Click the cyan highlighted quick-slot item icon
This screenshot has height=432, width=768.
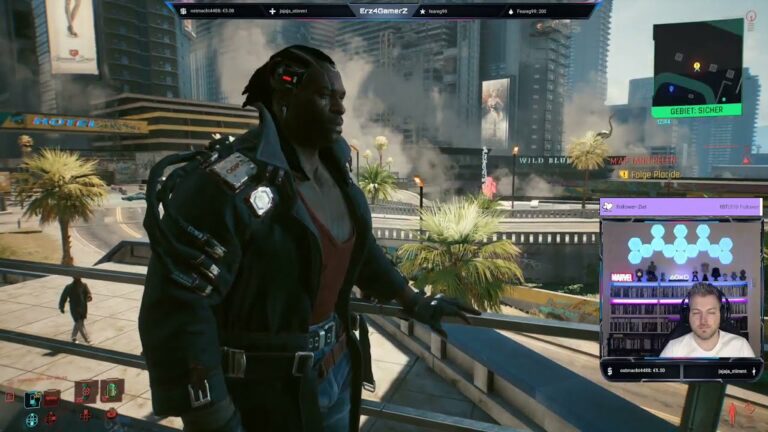pyautogui.click(x=33, y=399)
